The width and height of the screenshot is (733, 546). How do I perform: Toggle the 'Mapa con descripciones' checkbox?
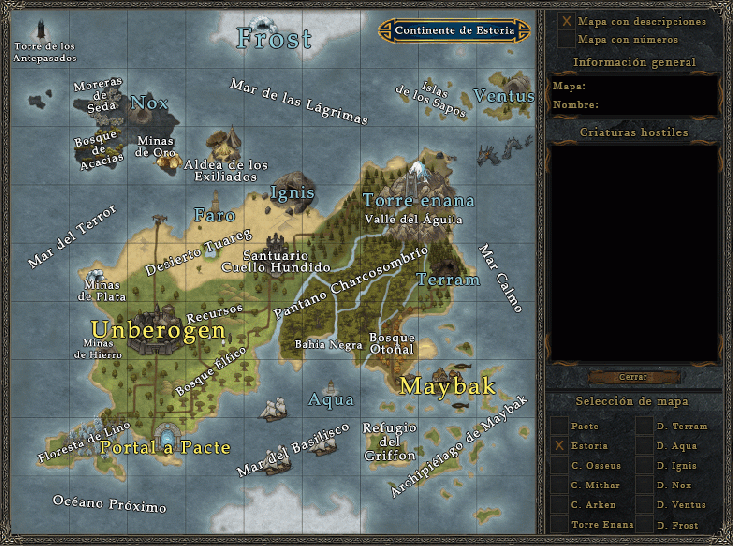tap(567, 20)
